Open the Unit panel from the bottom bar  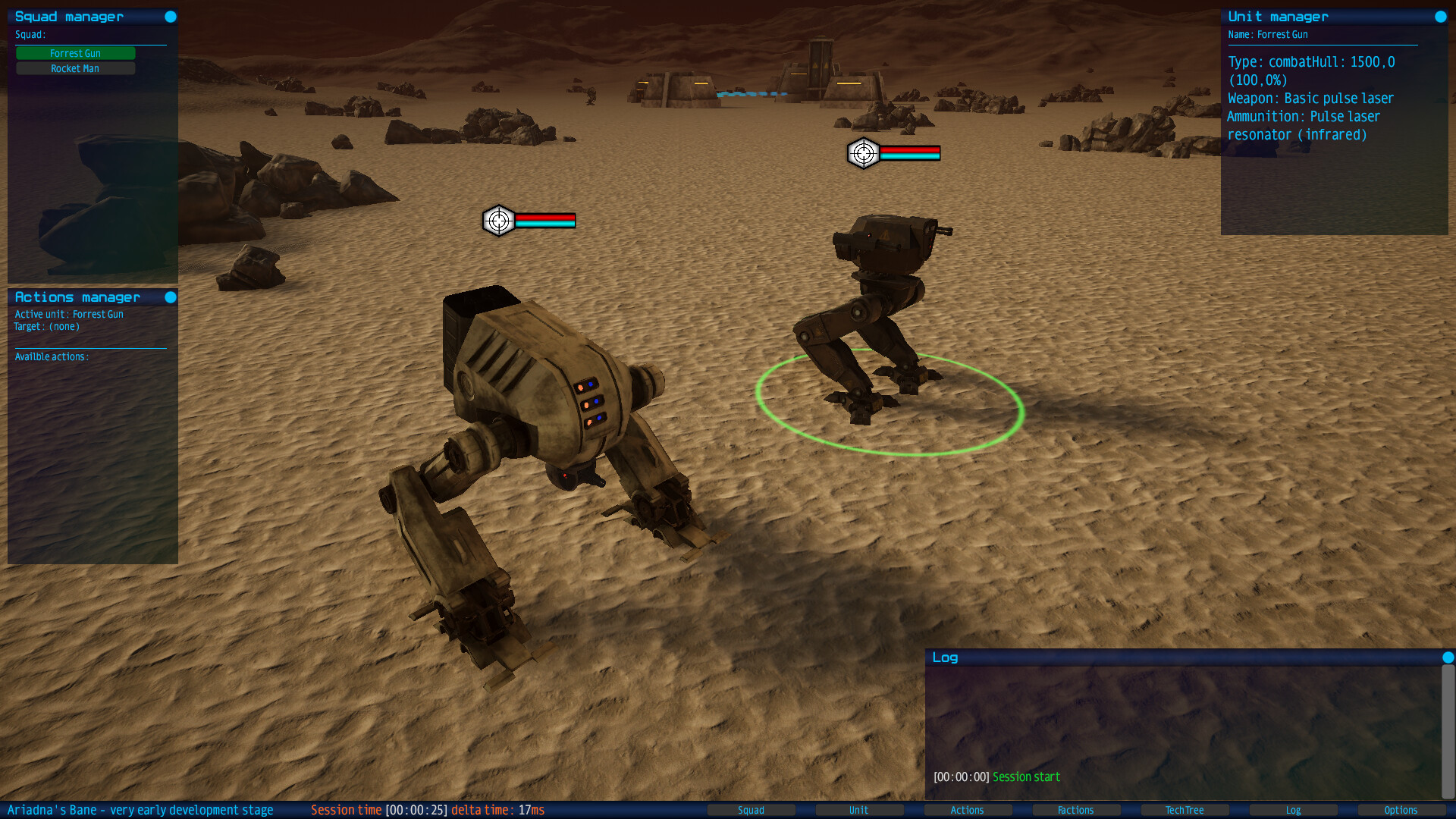859,810
